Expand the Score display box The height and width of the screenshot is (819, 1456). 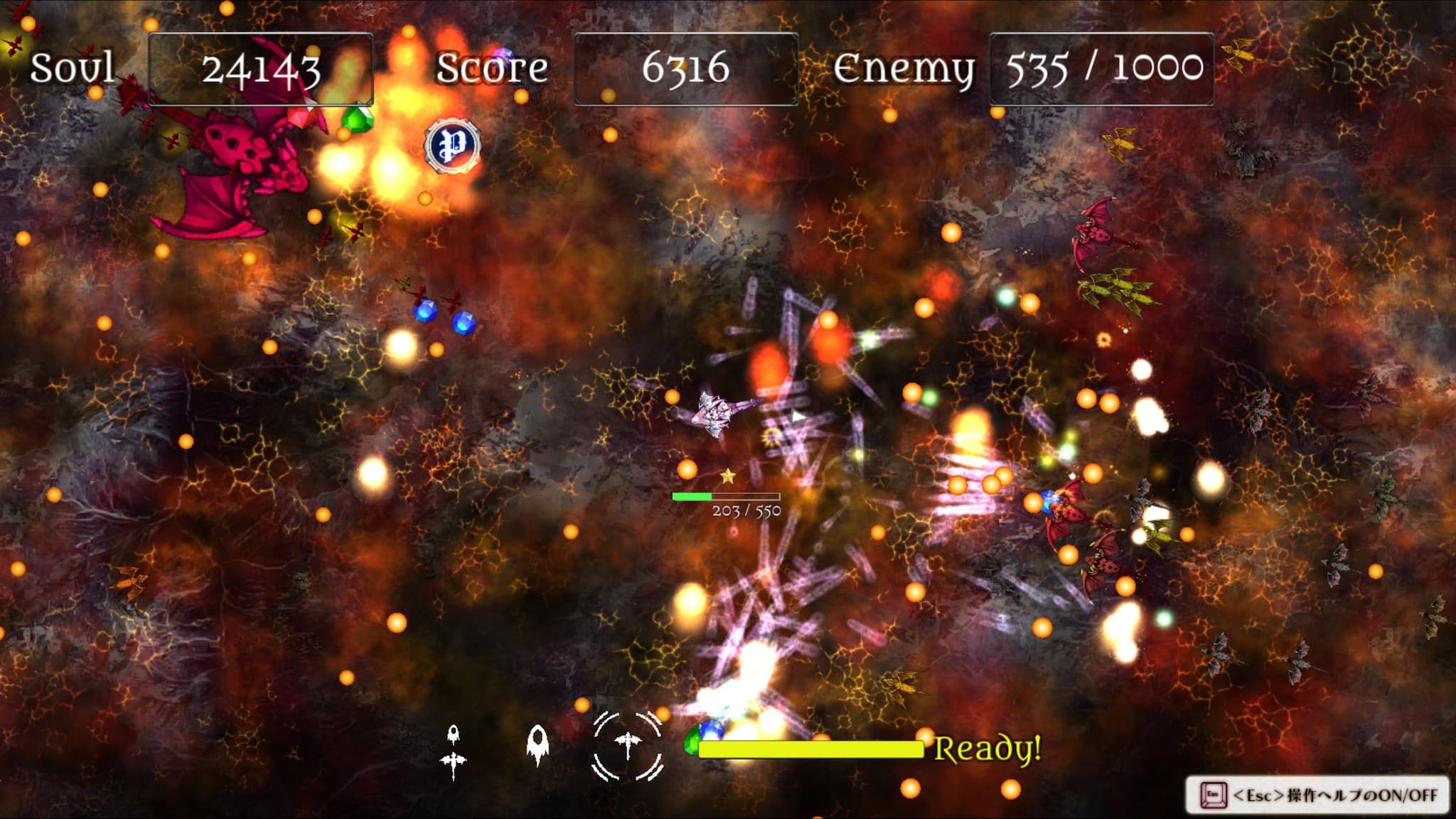pos(686,66)
